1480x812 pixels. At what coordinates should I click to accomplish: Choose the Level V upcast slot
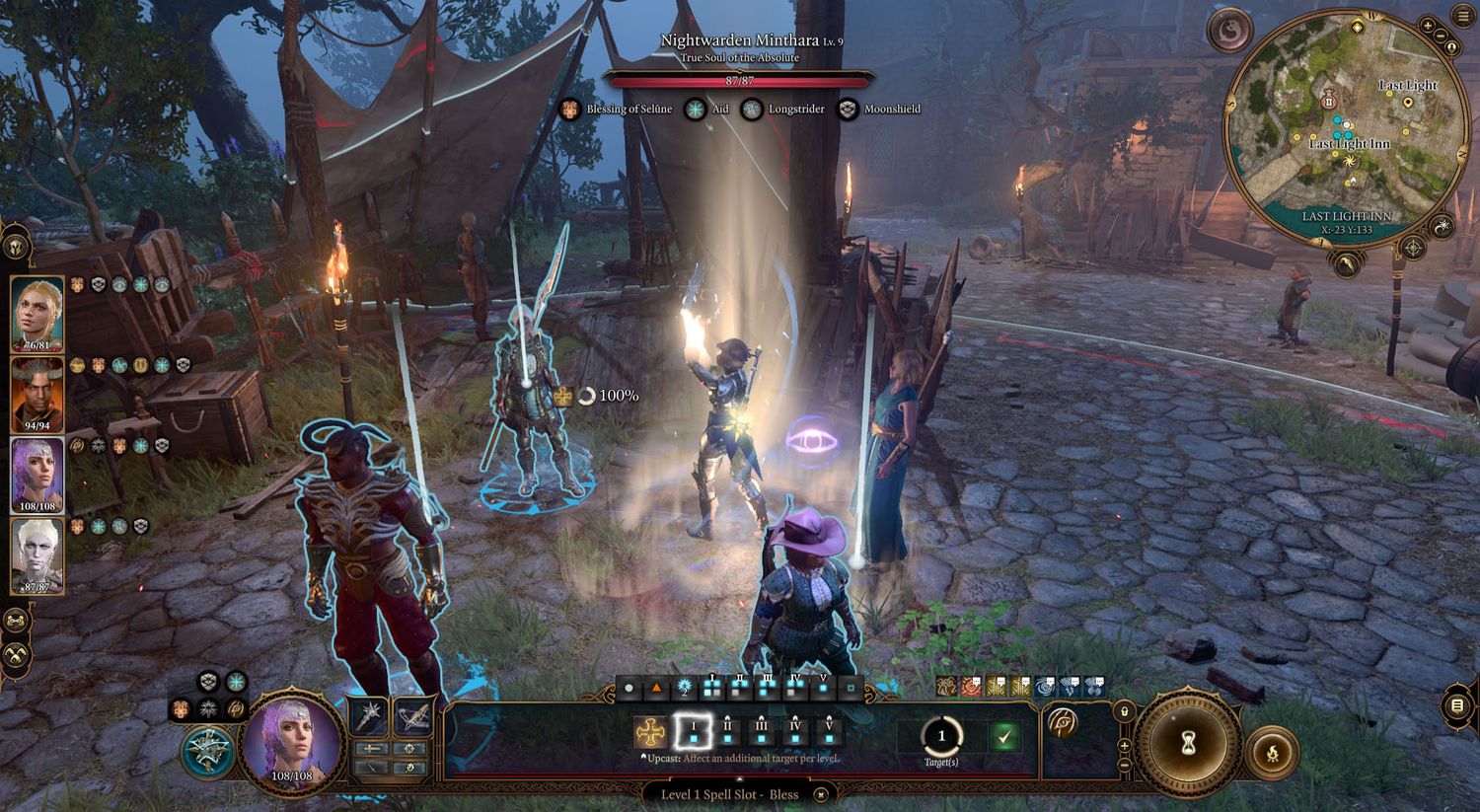point(829,732)
